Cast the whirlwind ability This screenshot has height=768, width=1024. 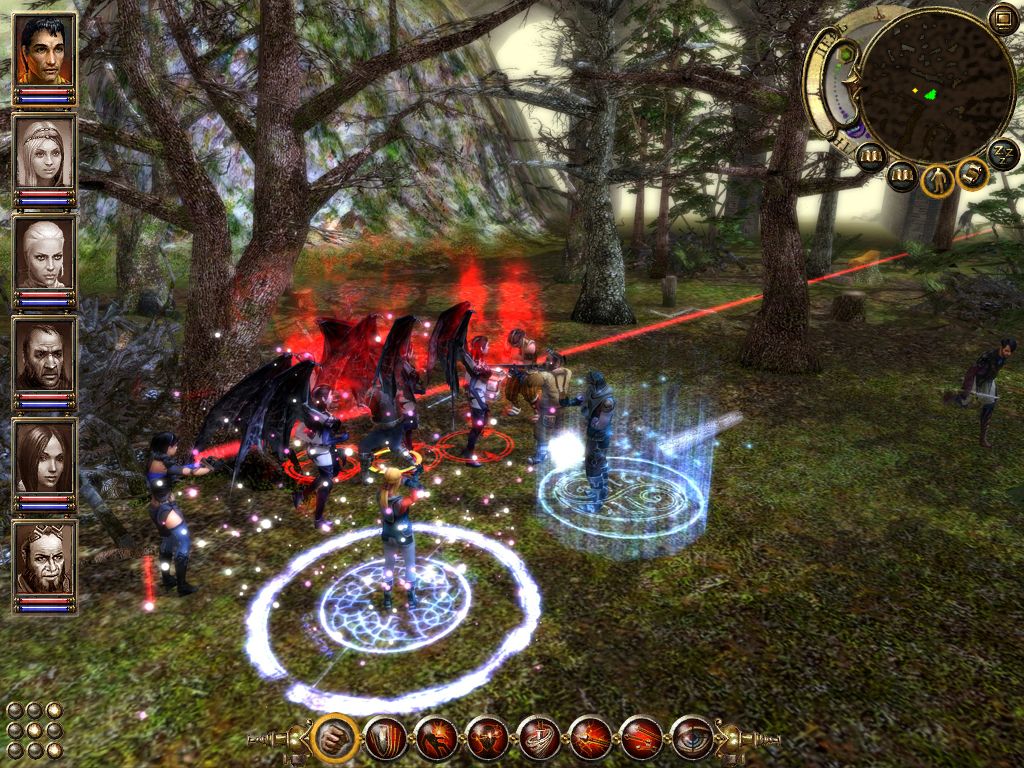tap(539, 738)
